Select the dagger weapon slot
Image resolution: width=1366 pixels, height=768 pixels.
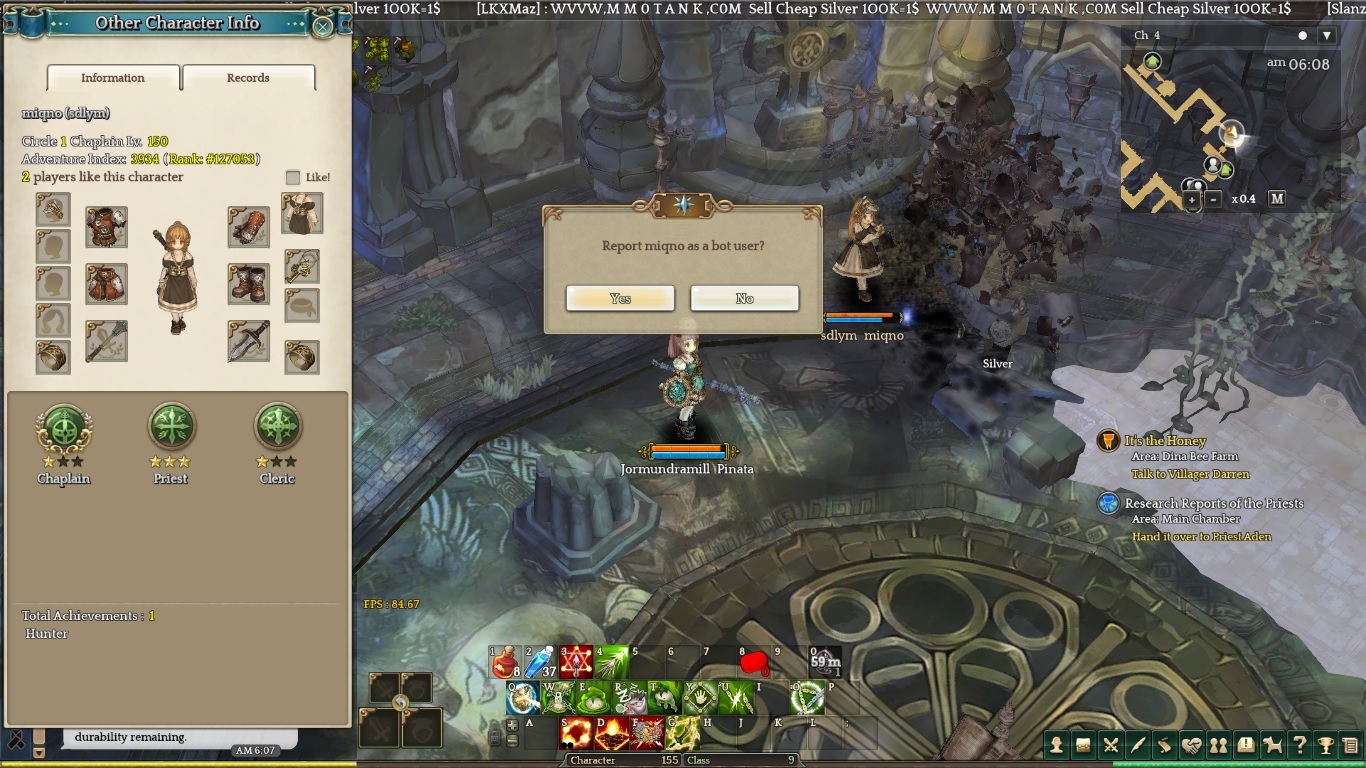pyautogui.click(x=248, y=341)
